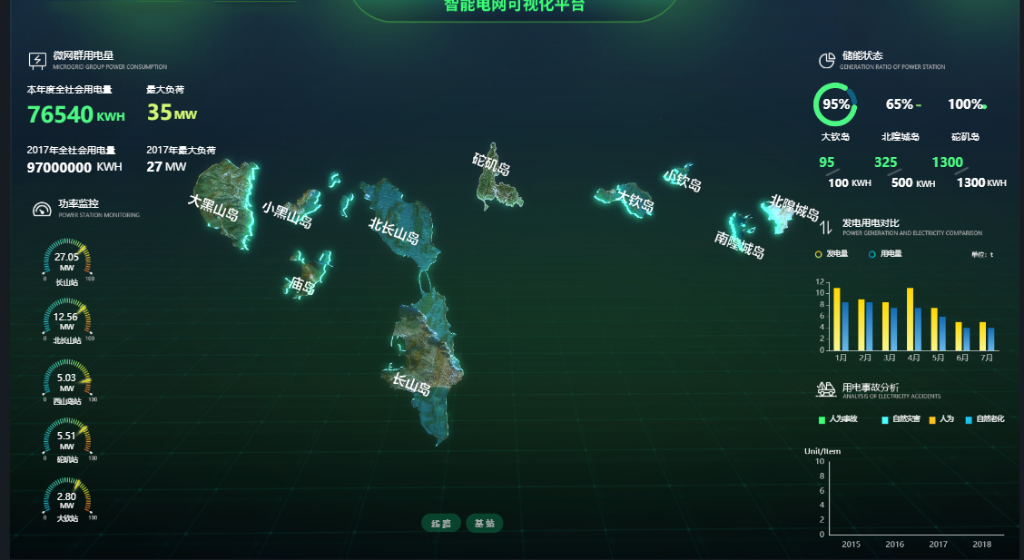The width and height of the screenshot is (1024, 560).
Task: Toggle the 基站 base station button
Action: click(x=484, y=523)
